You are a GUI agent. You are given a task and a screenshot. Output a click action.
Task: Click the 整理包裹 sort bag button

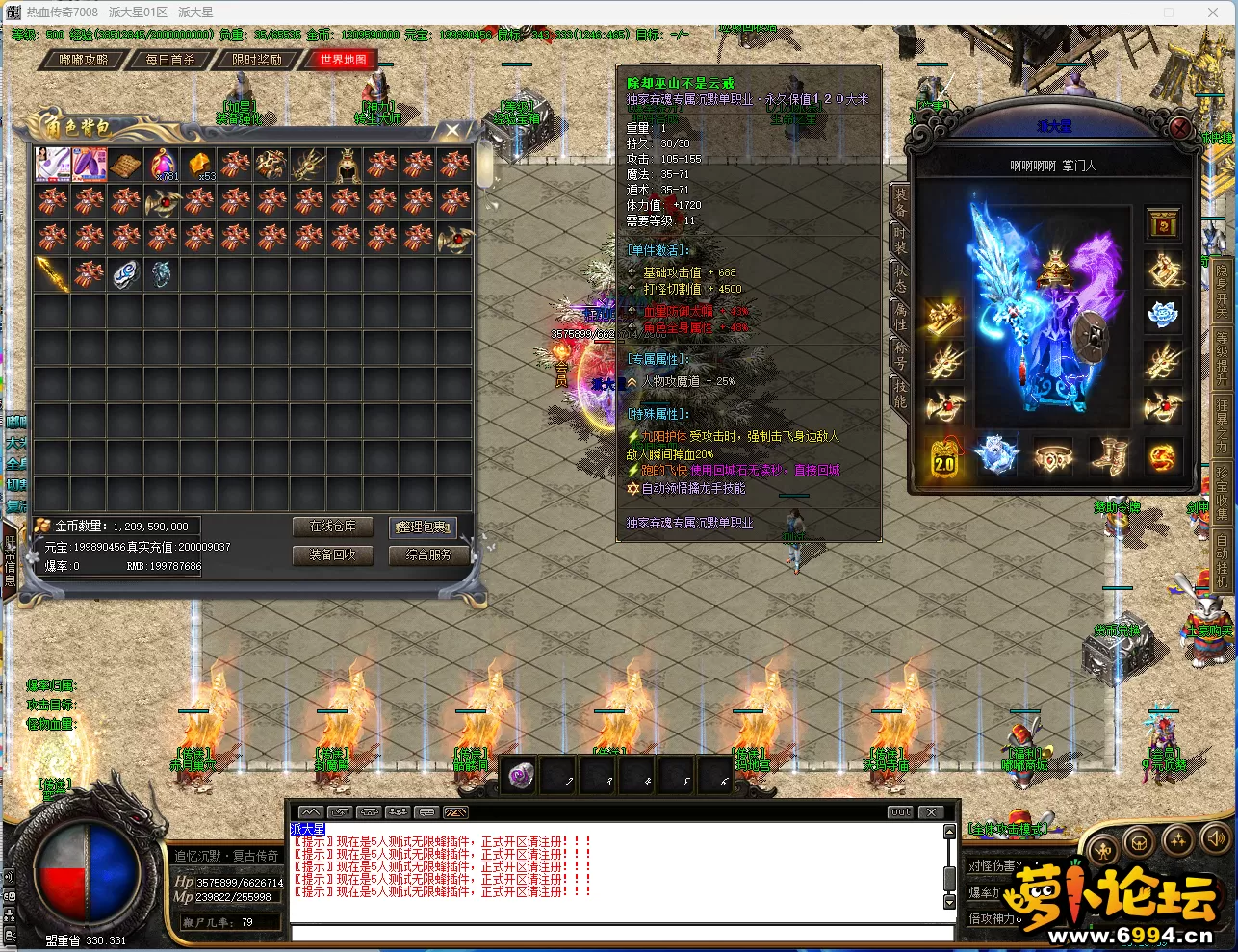(423, 527)
